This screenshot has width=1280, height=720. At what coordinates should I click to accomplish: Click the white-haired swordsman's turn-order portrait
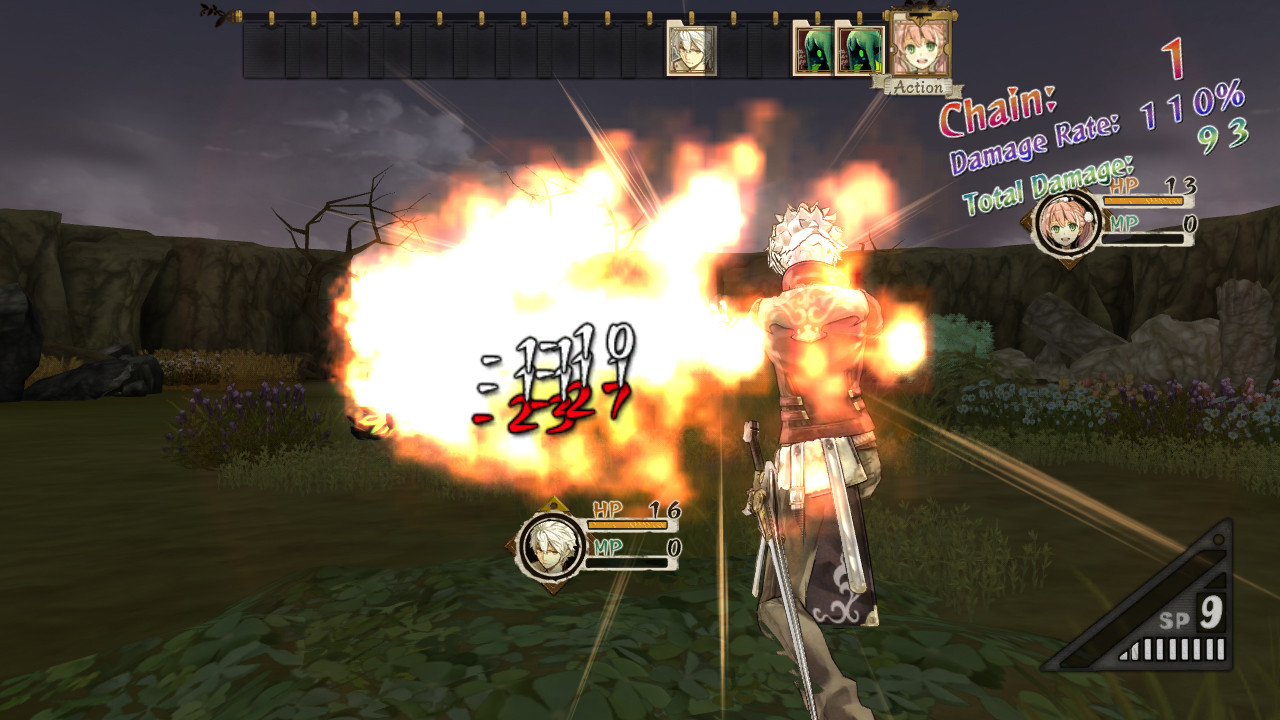tap(691, 51)
